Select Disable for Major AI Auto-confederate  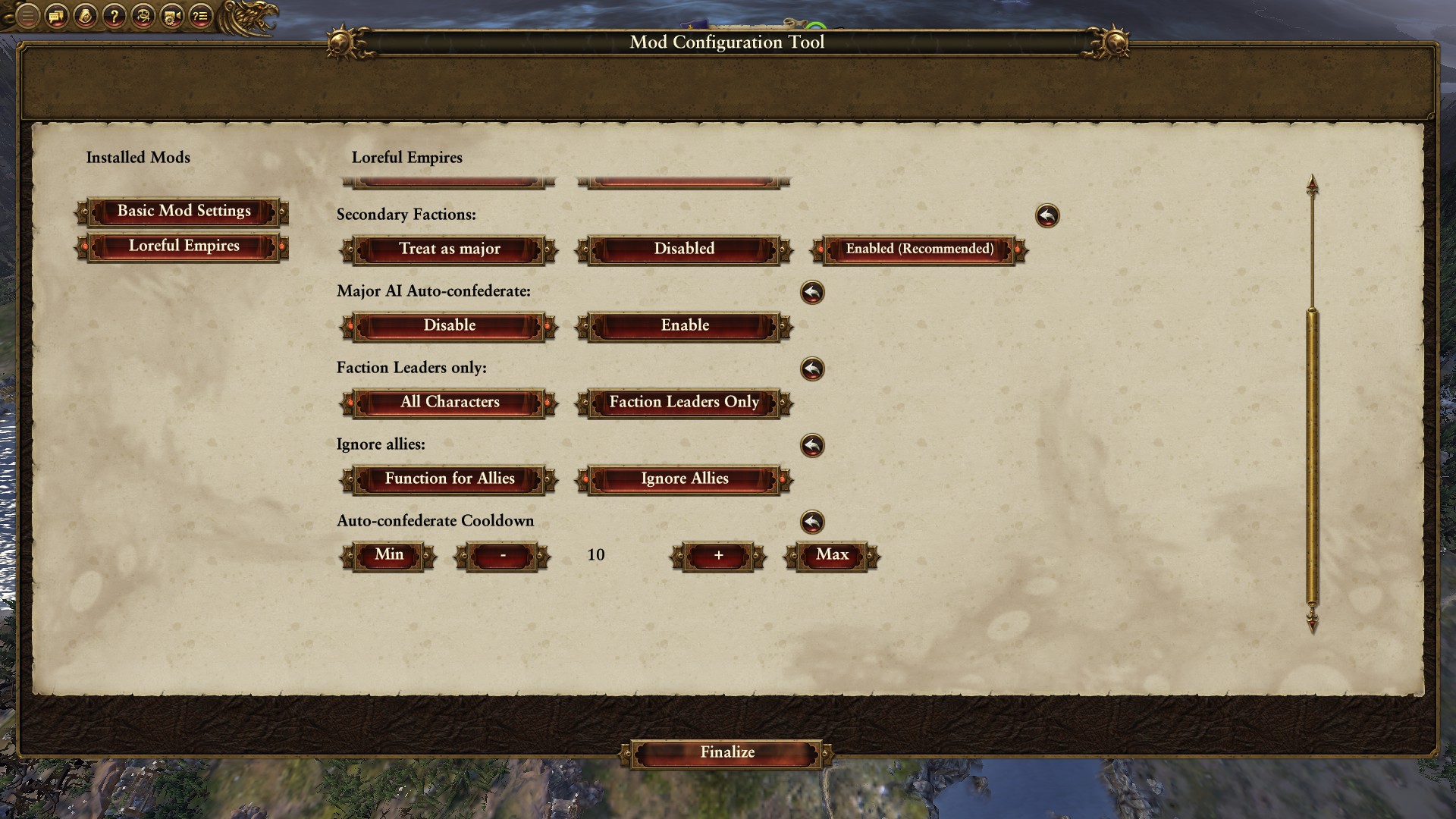[449, 326]
